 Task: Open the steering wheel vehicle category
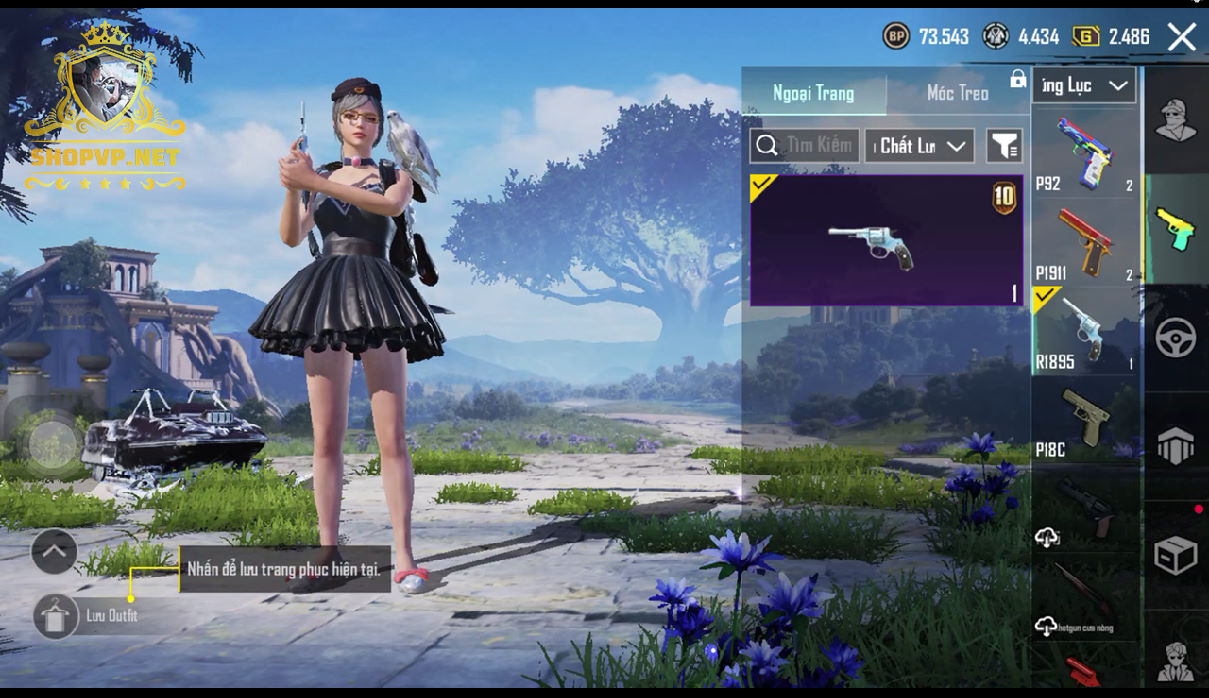[1176, 338]
